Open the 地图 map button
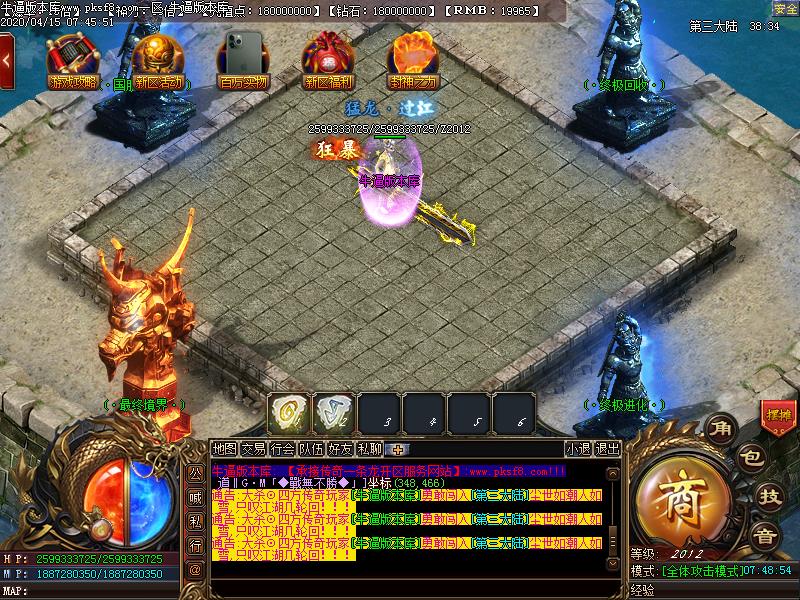Viewport: 800px width, 600px height. [x=225, y=449]
